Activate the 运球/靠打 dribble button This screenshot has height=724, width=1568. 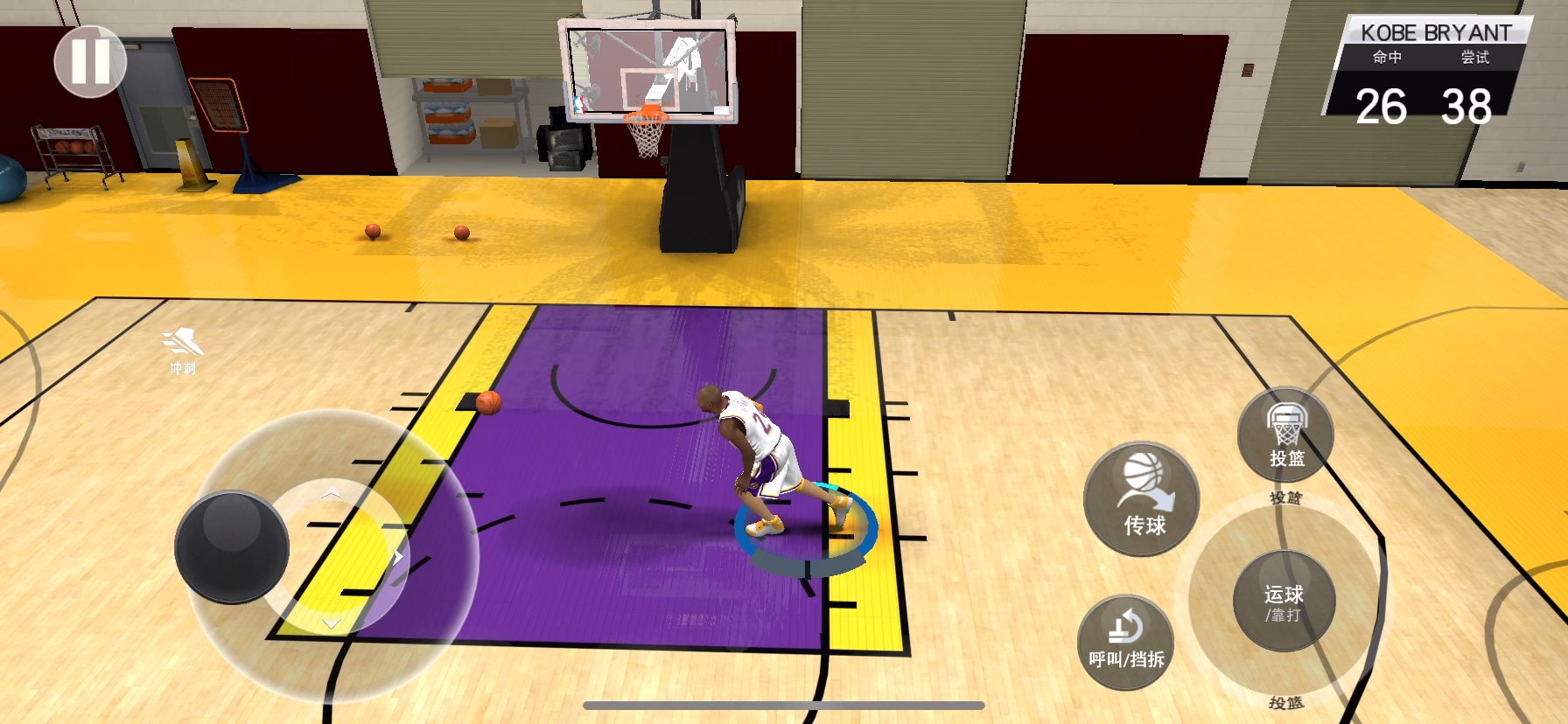(1284, 601)
